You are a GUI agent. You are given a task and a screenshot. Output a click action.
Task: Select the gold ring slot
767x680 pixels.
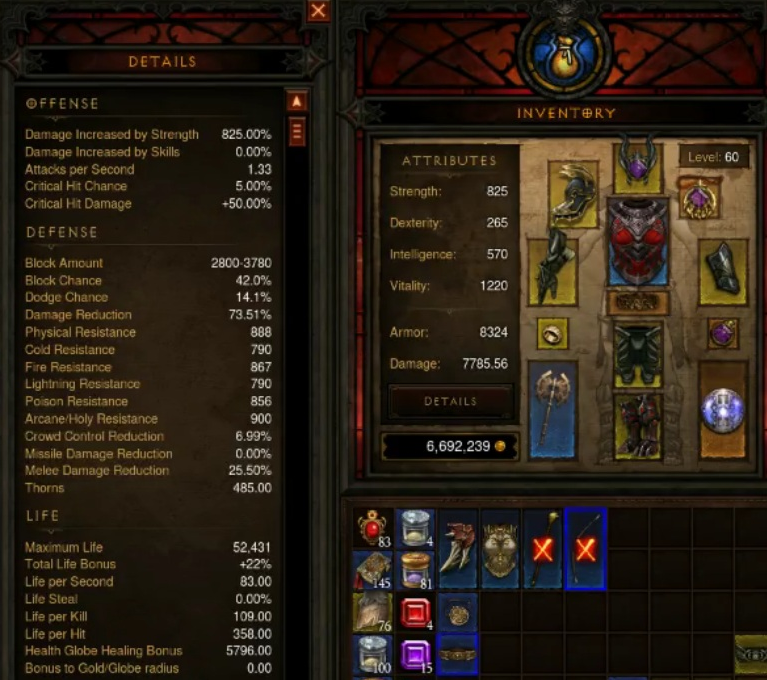pos(553,333)
